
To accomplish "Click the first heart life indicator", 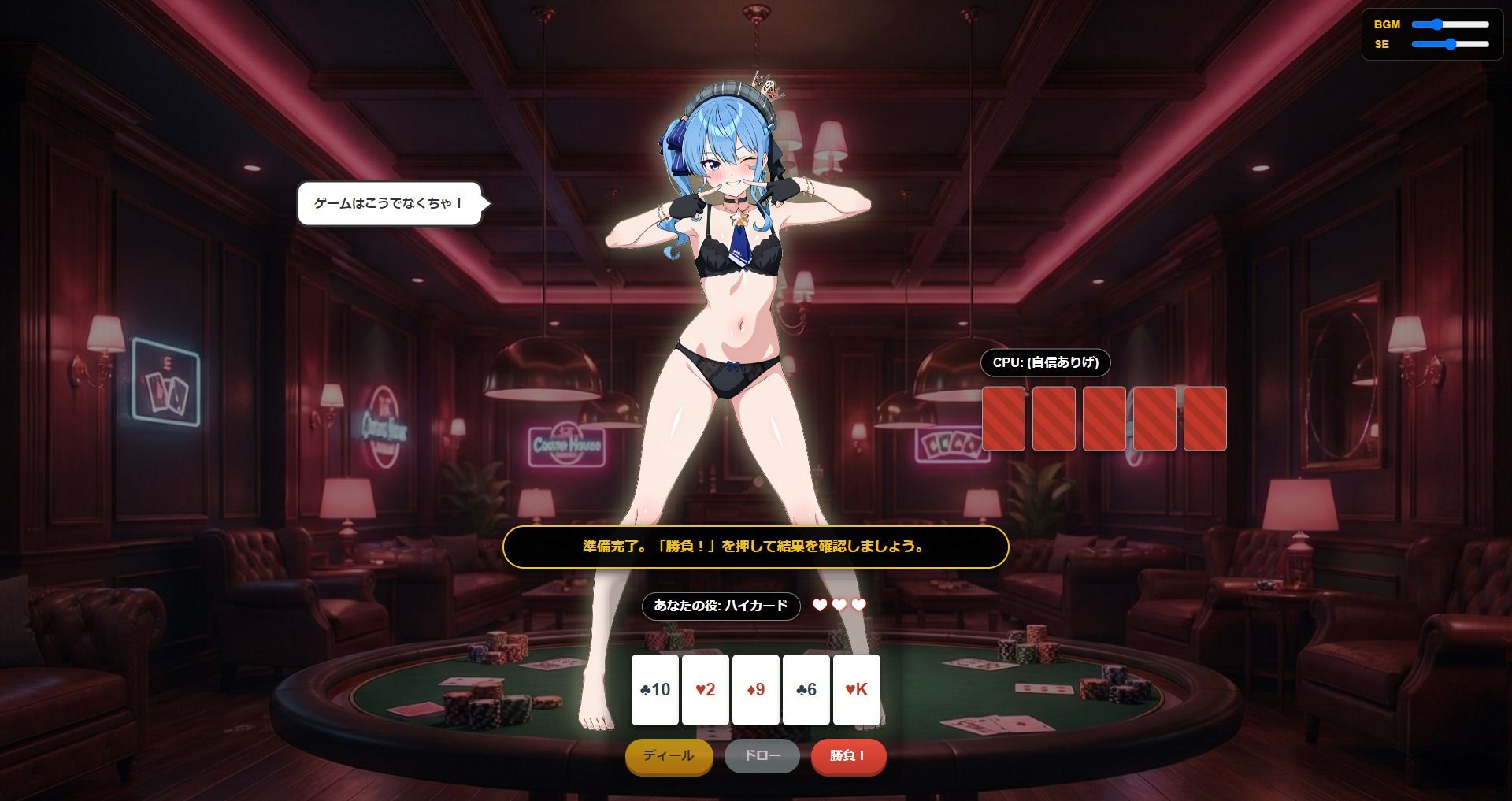I will (x=819, y=606).
